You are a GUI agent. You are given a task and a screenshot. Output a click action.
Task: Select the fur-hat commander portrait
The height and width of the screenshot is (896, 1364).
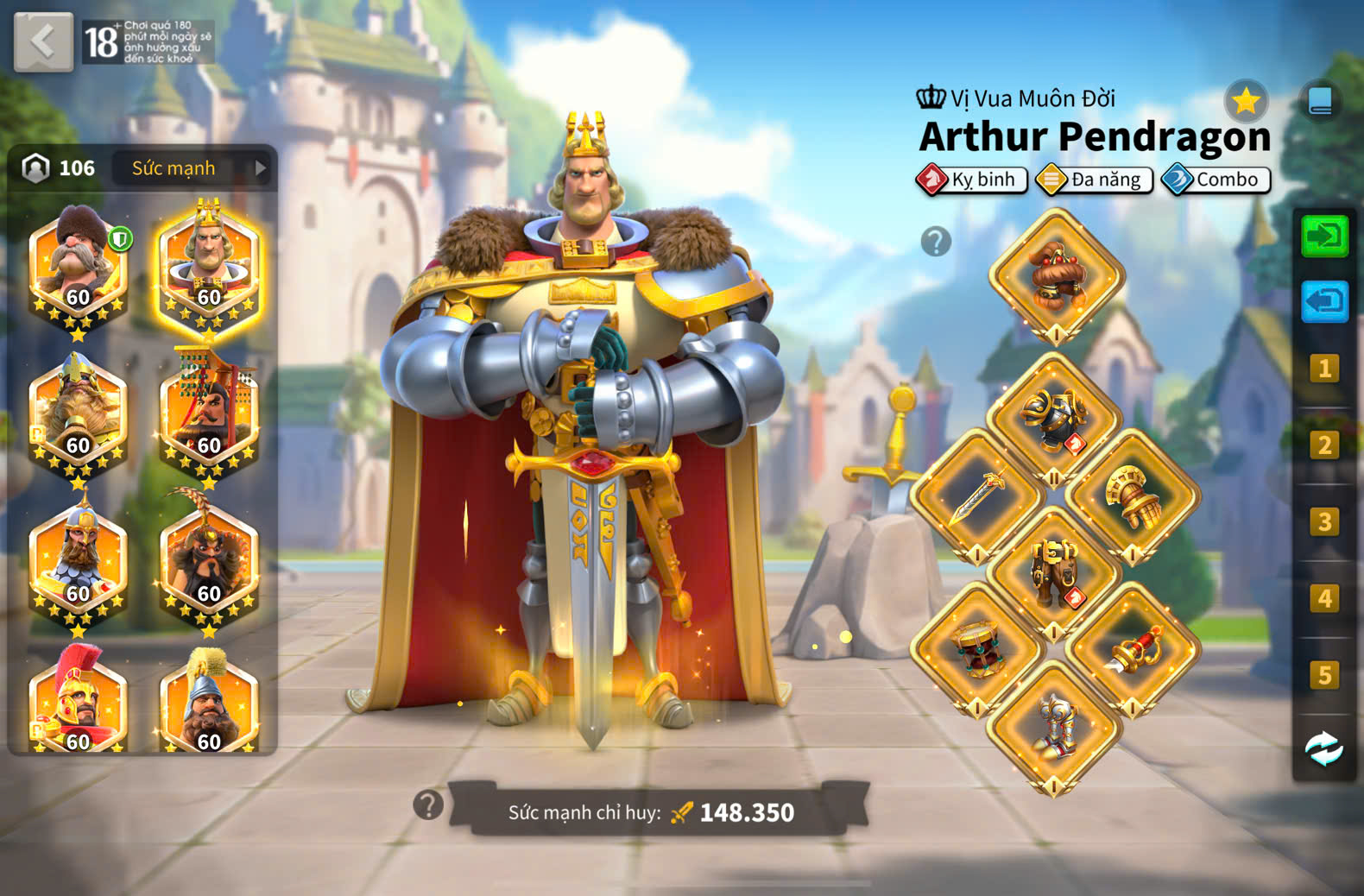79,264
